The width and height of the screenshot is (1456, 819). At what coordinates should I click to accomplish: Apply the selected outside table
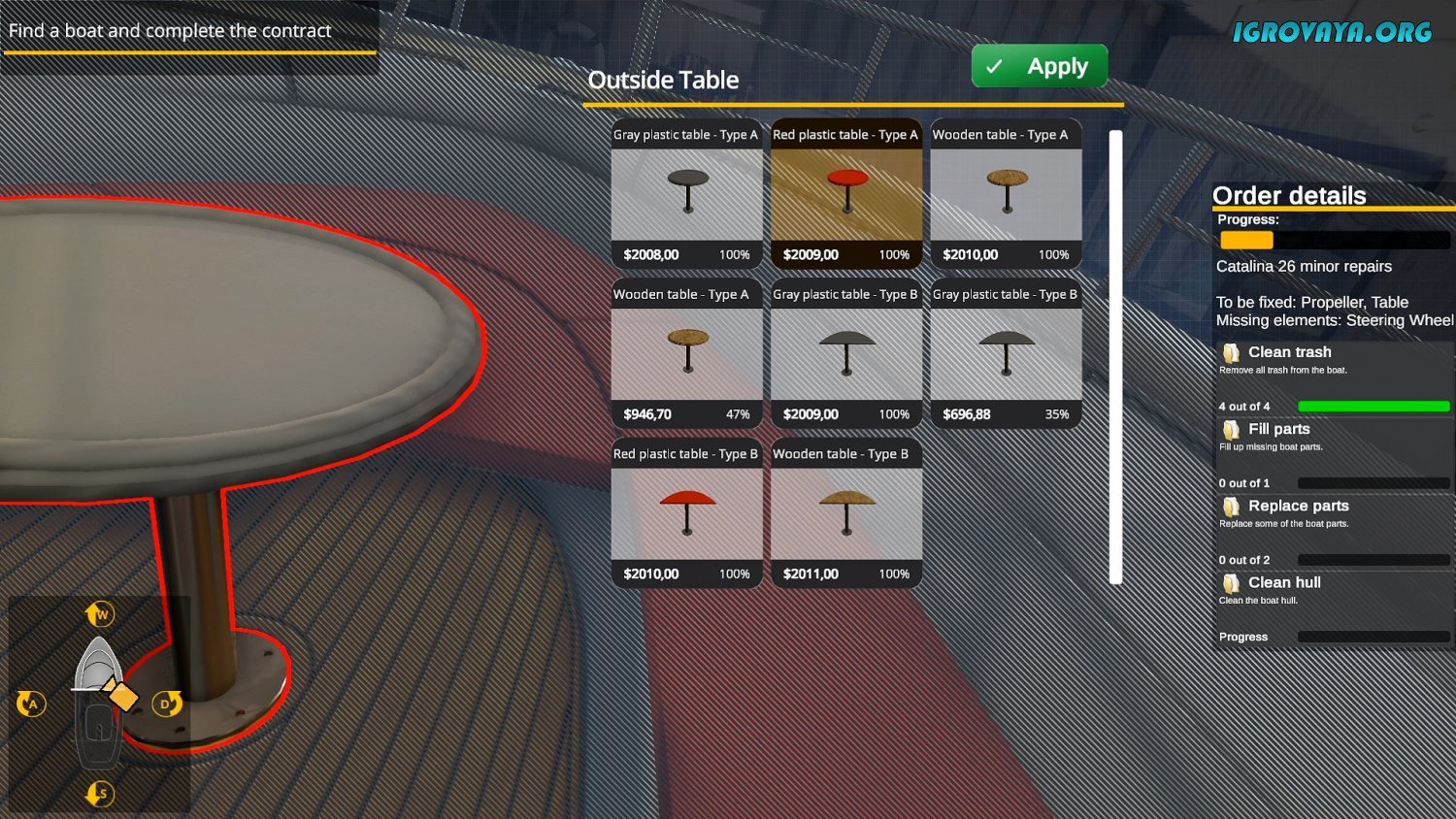point(1039,66)
